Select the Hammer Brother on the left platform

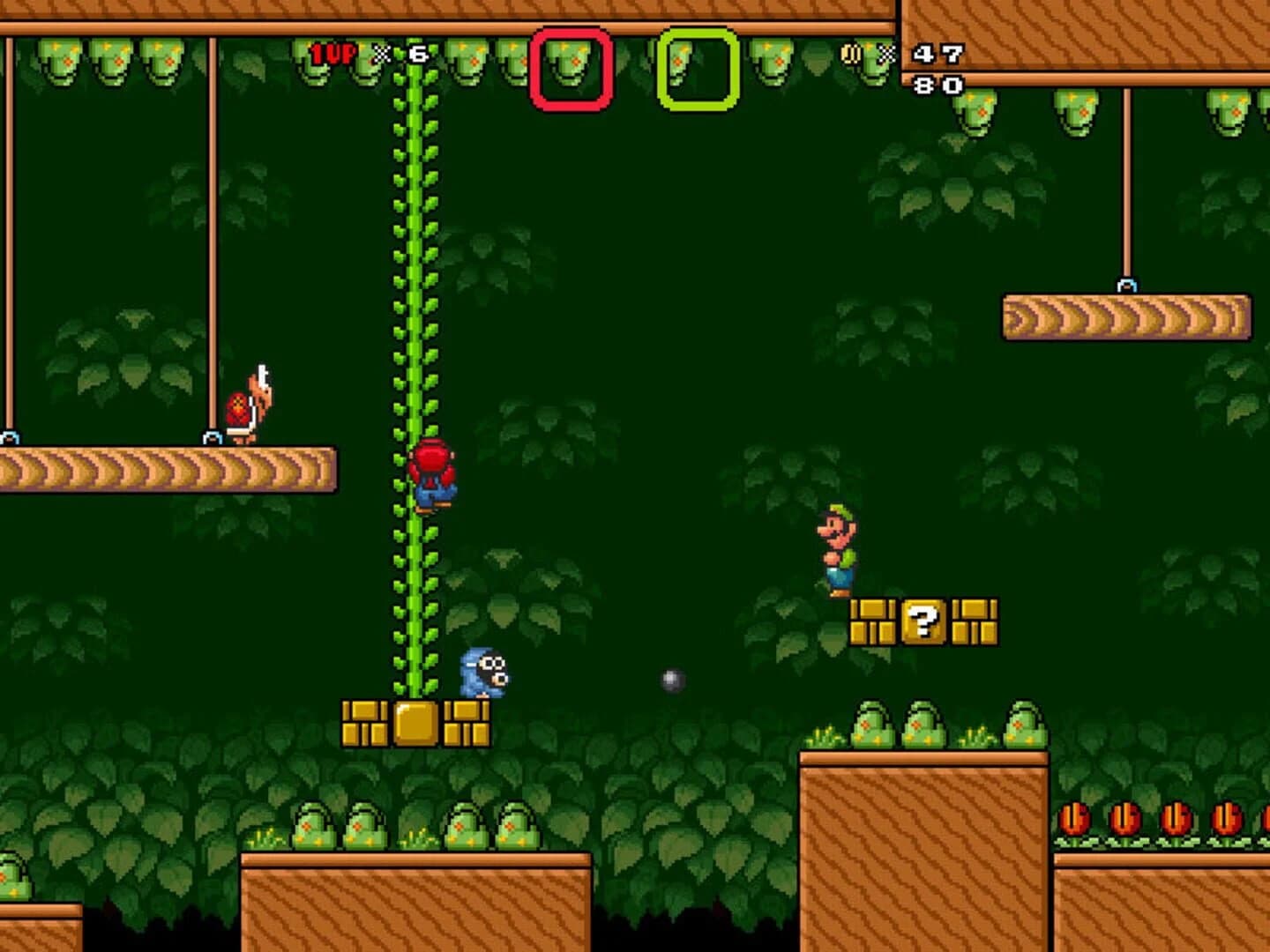[253, 401]
